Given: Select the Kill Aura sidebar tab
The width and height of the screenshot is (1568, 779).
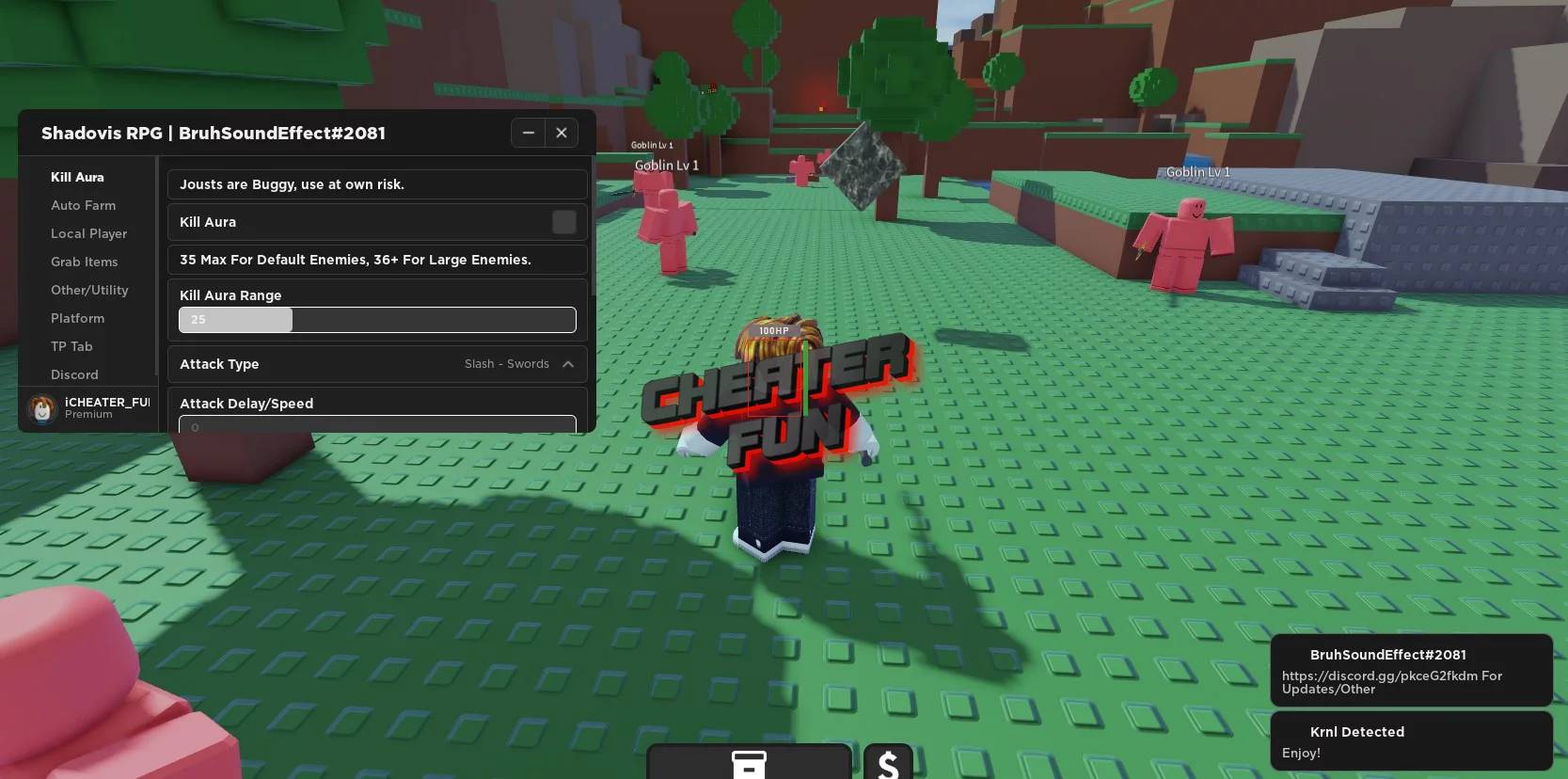Looking at the screenshot, I should tap(77, 177).
